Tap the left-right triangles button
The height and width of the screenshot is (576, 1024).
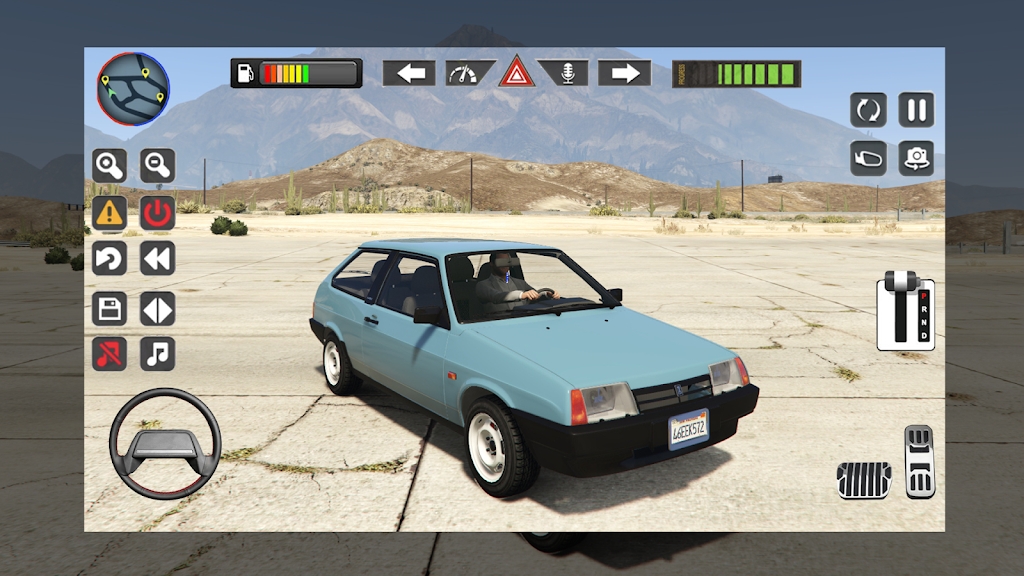click(157, 308)
